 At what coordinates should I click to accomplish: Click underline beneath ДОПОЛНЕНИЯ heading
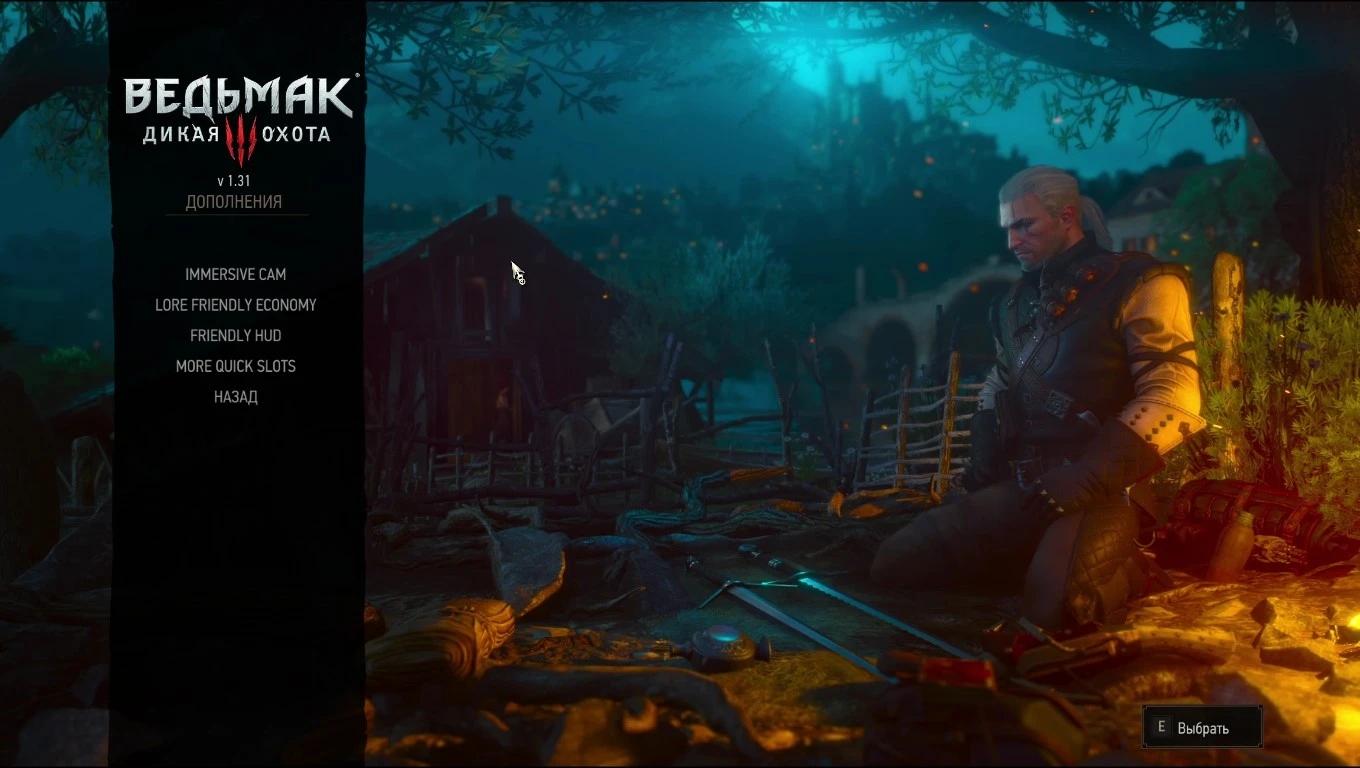(x=236, y=212)
